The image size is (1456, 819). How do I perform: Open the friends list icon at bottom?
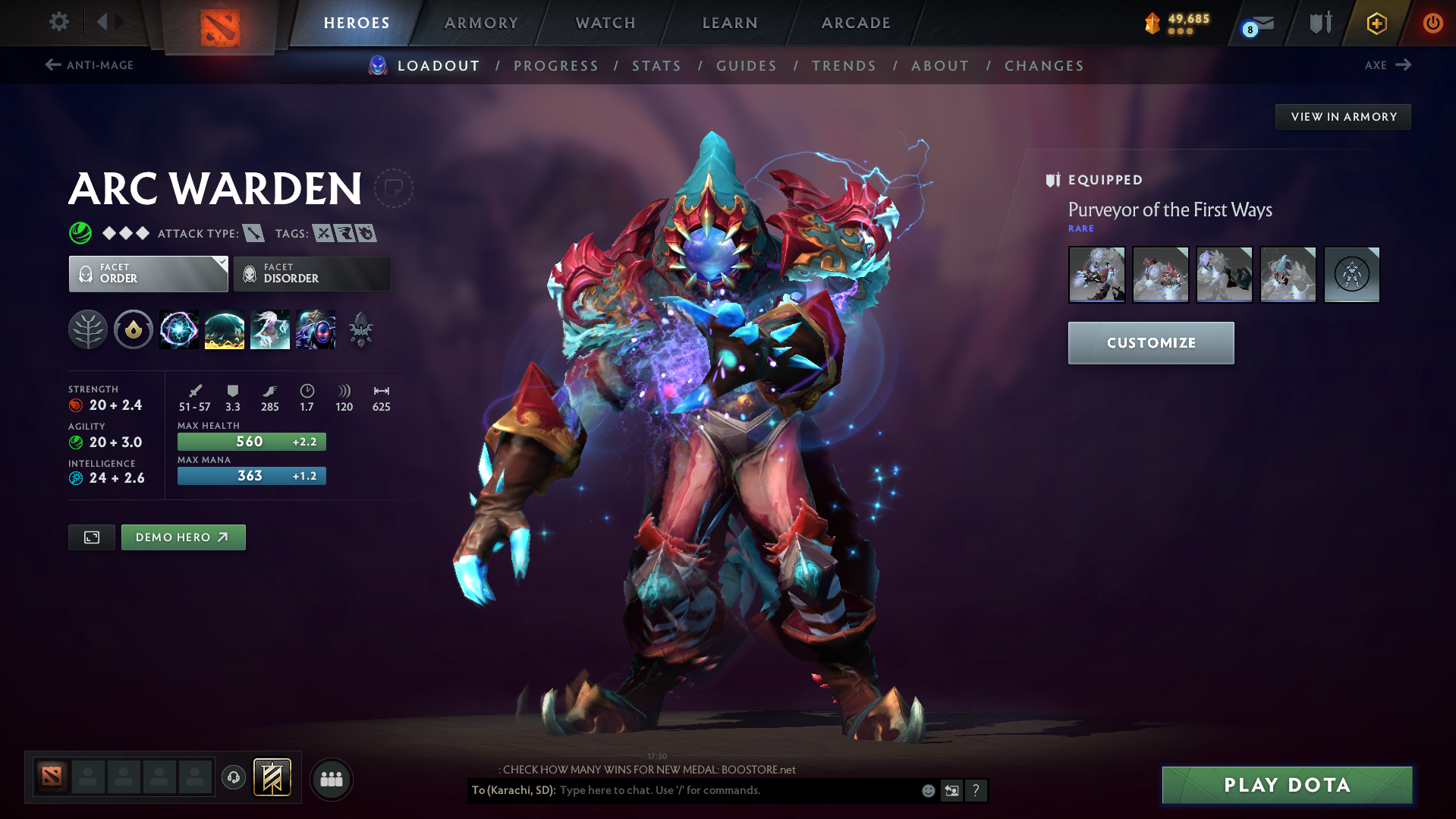tap(331, 779)
